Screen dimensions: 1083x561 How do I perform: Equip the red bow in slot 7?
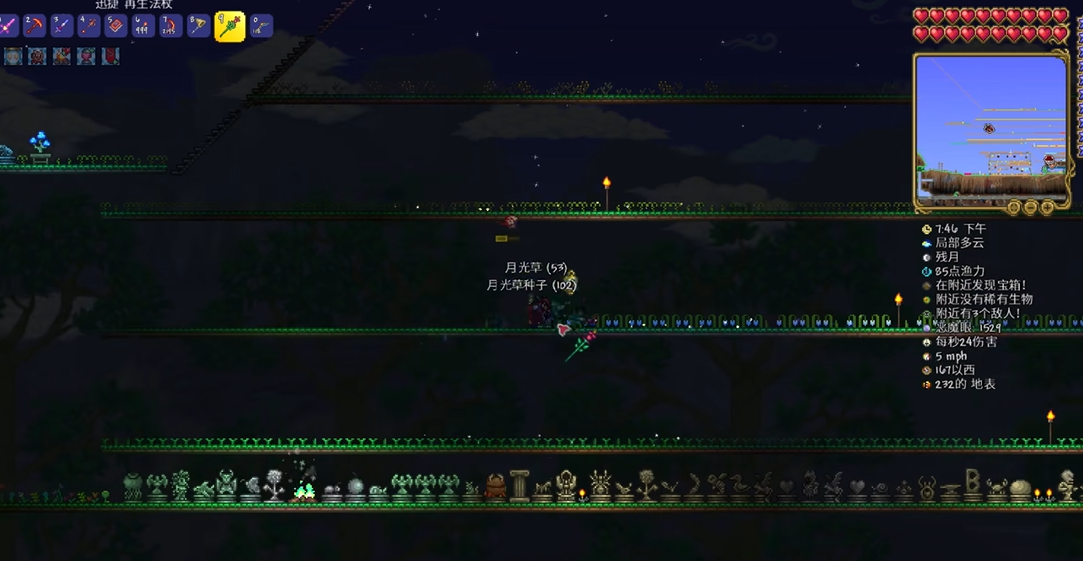(171, 25)
